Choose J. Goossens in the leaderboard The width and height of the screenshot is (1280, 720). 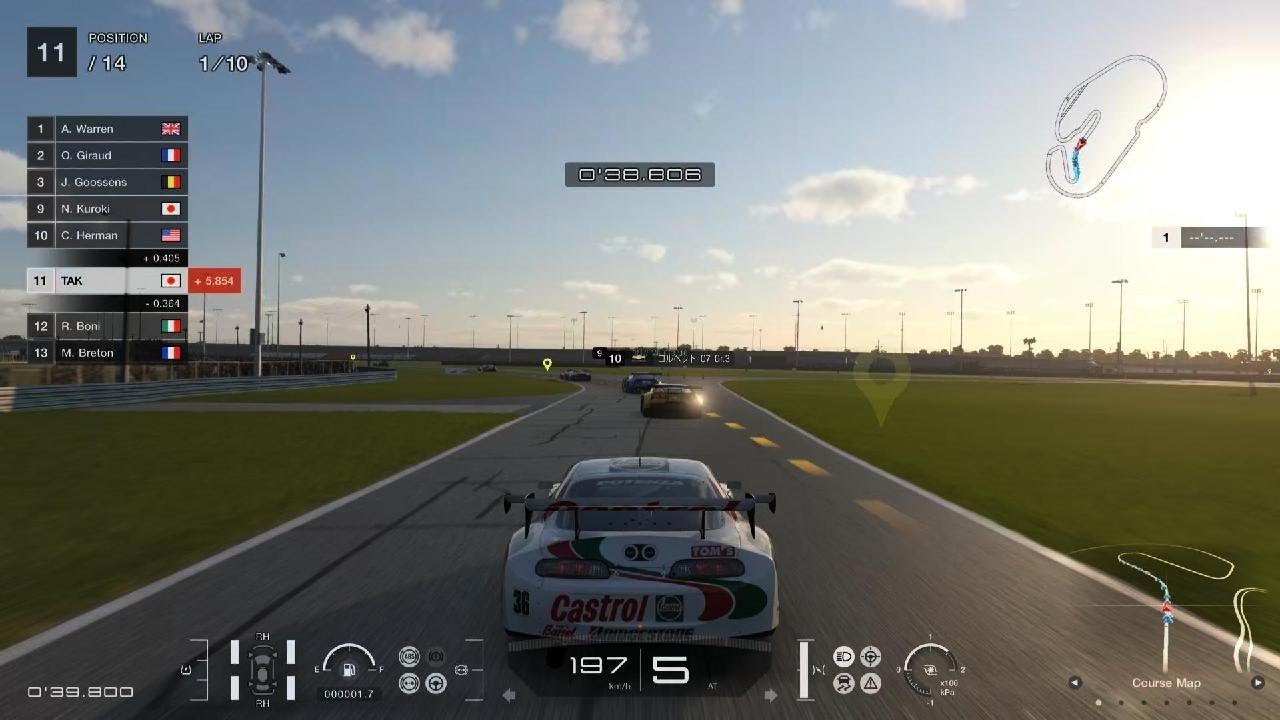pyautogui.click(x=107, y=182)
